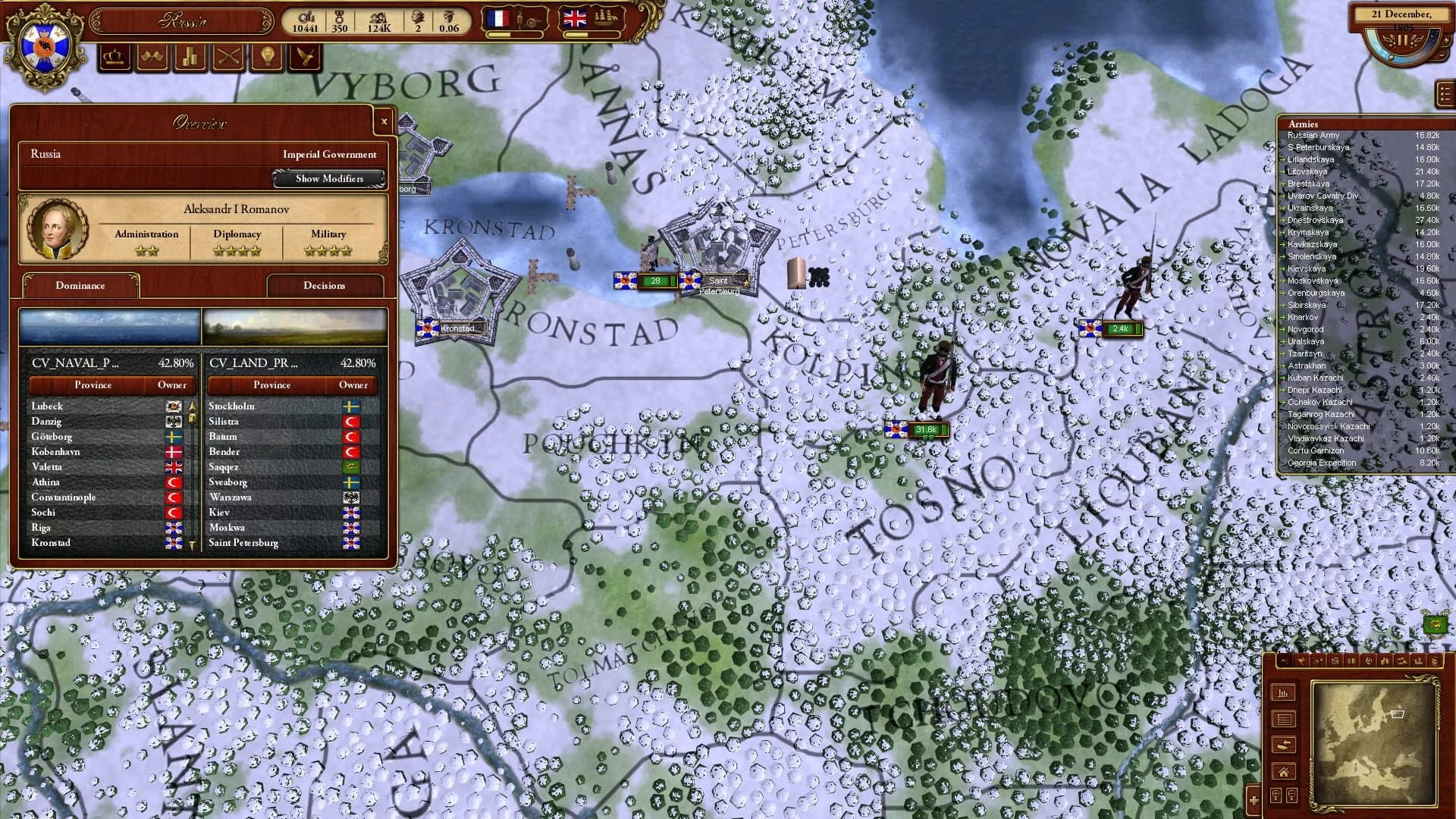1456x819 pixels.
Task: Open the government panel crown icon
Action: tap(114, 57)
